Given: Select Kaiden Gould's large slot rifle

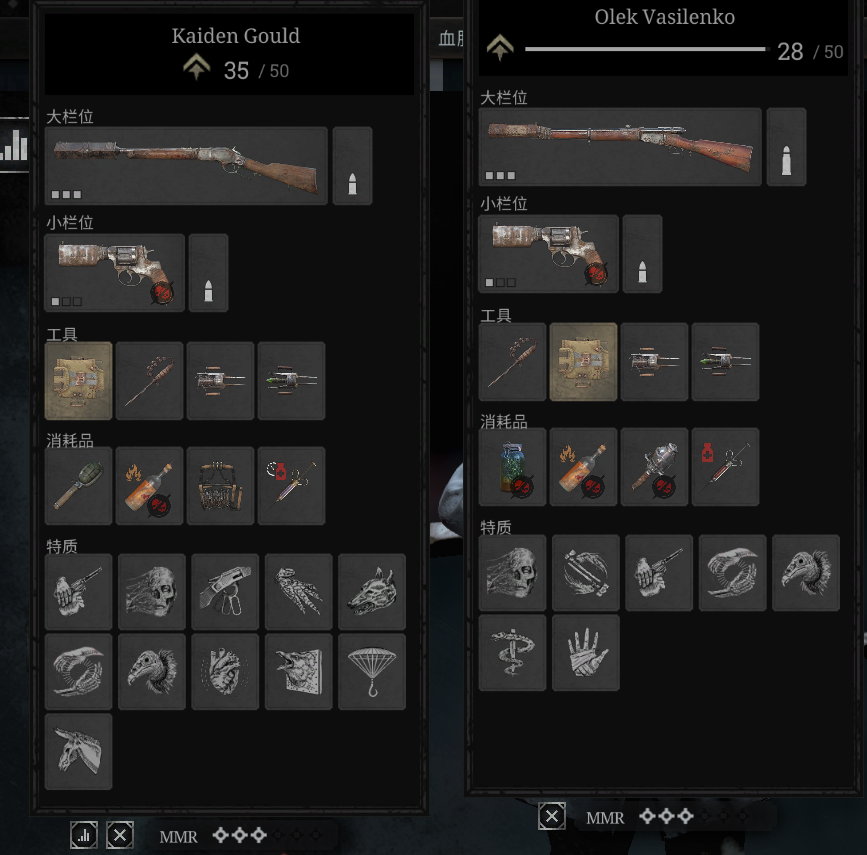Looking at the screenshot, I should tap(187, 165).
